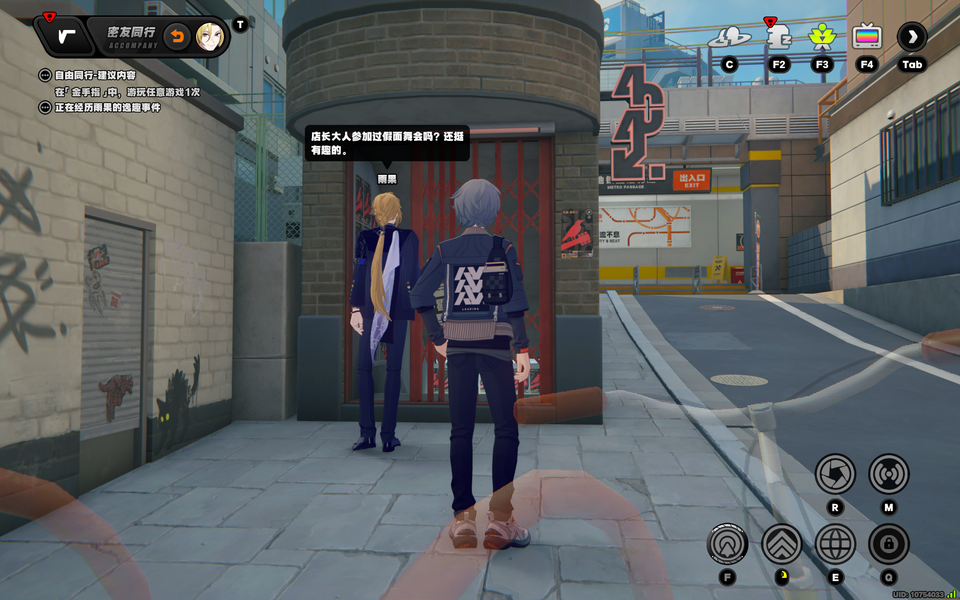Open the puzzle piece icon with red alert
This screenshot has width=960, height=600.
point(777,38)
